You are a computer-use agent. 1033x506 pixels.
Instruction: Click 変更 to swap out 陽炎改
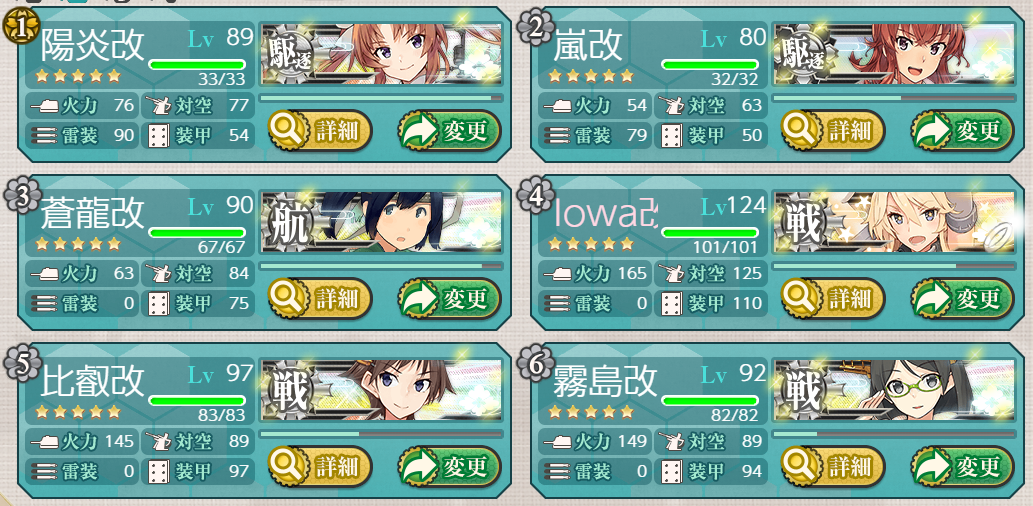(x=449, y=130)
